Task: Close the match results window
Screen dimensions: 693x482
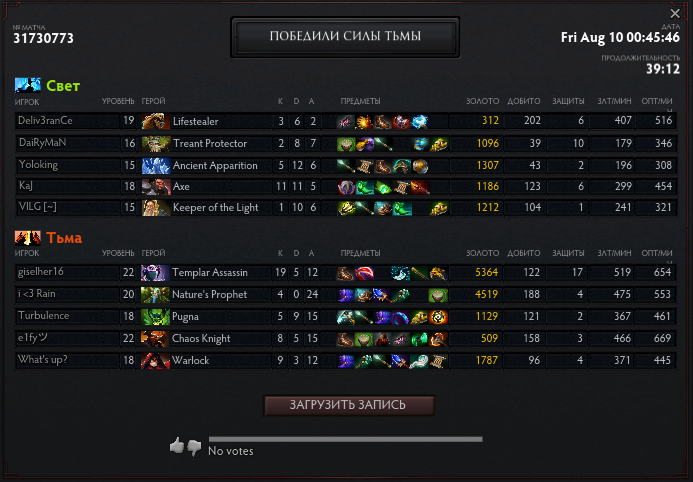Action: [x=675, y=13]
